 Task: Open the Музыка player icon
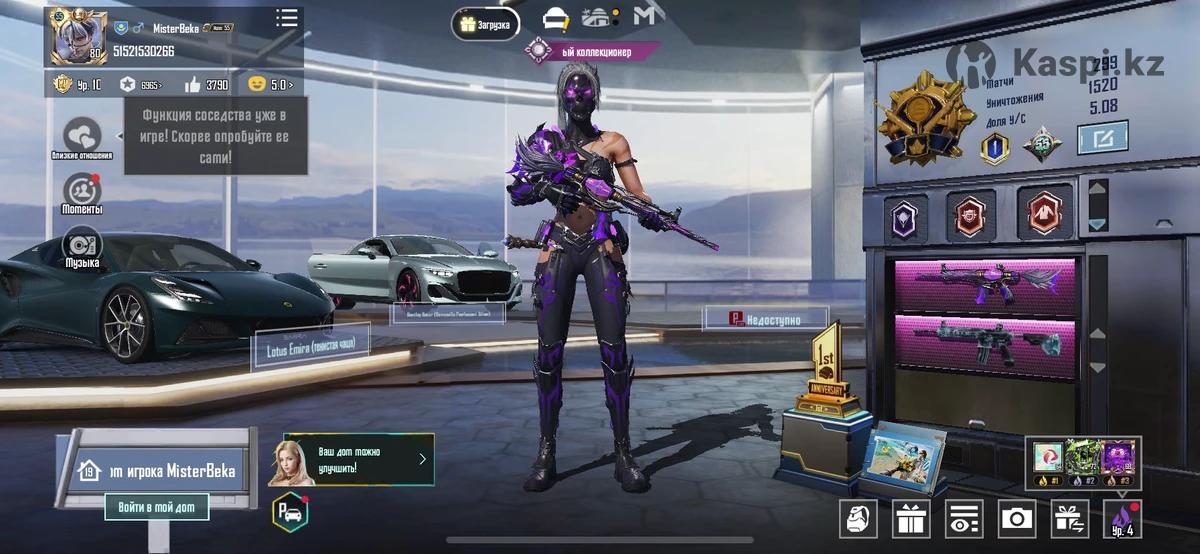point(82,246)
